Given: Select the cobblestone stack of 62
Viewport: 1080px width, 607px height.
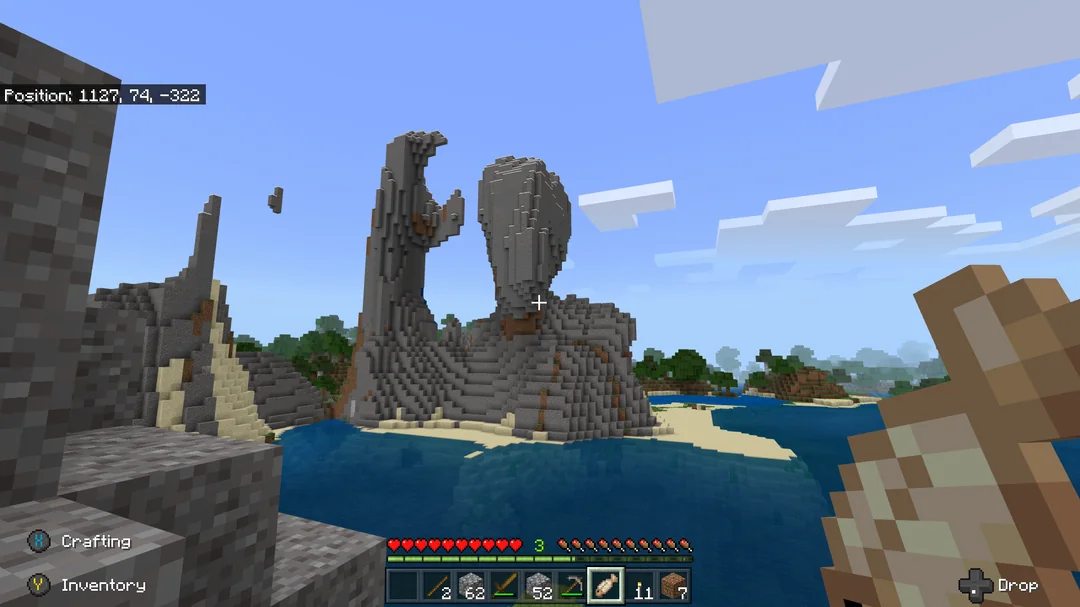Looking at the screenshot, I should [471, 586].
